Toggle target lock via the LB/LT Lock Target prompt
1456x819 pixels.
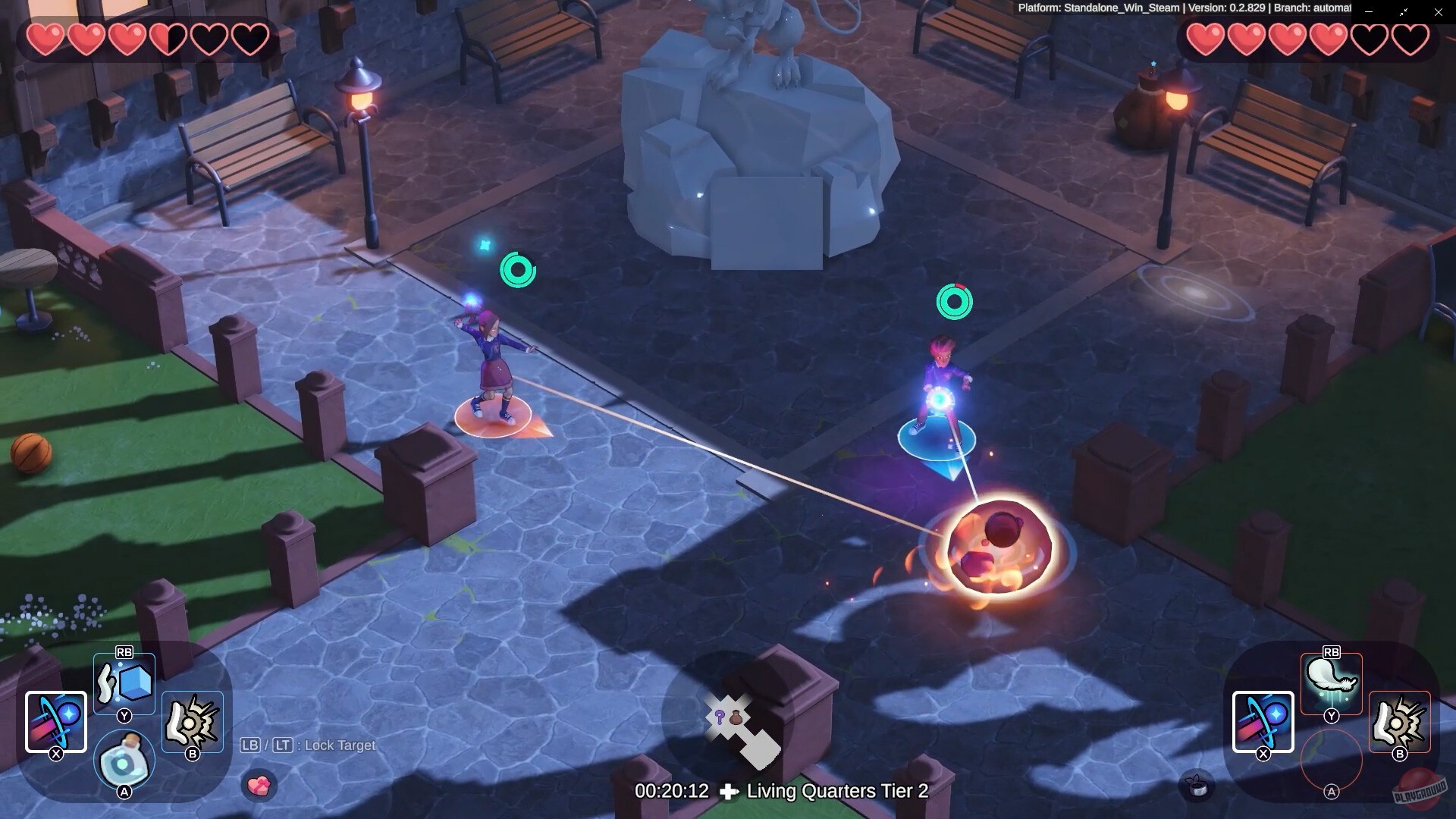[307, 745]
